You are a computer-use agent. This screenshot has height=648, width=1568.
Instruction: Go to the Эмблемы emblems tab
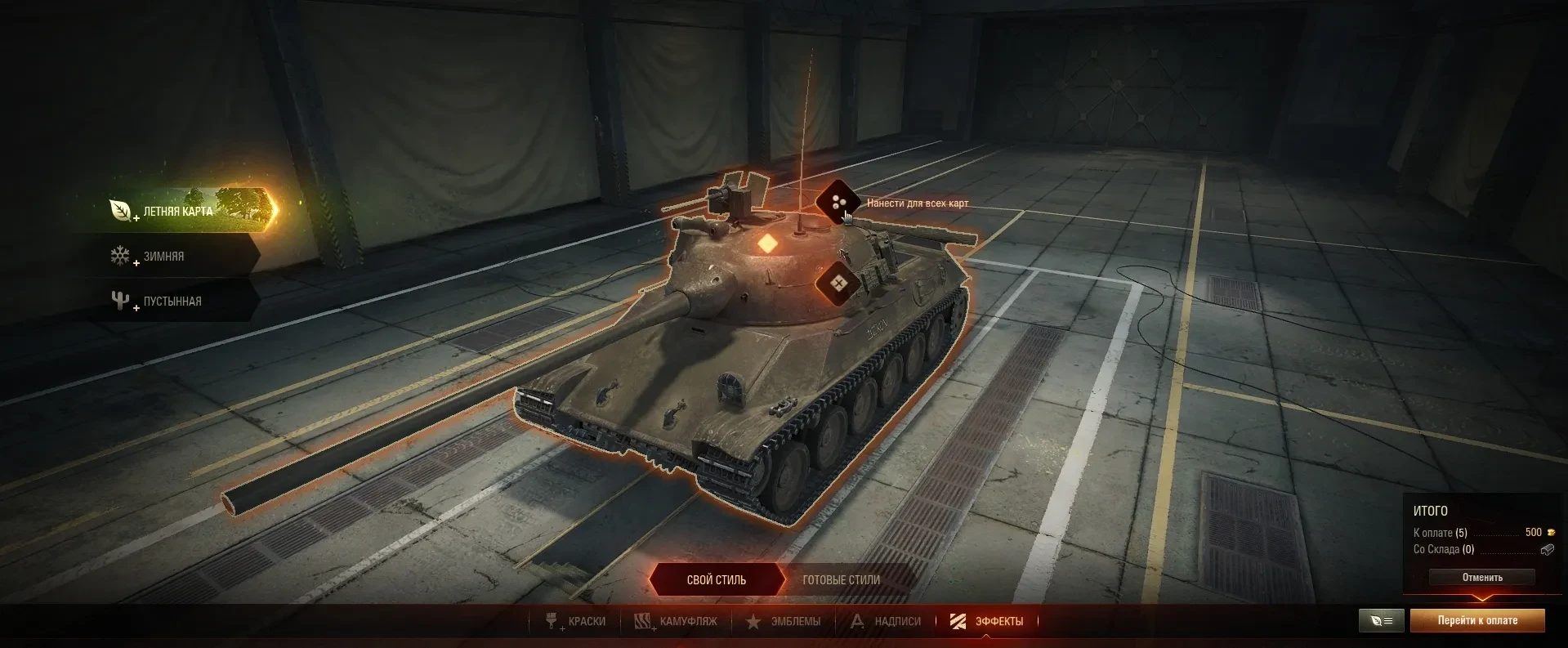tap(784, 622)
